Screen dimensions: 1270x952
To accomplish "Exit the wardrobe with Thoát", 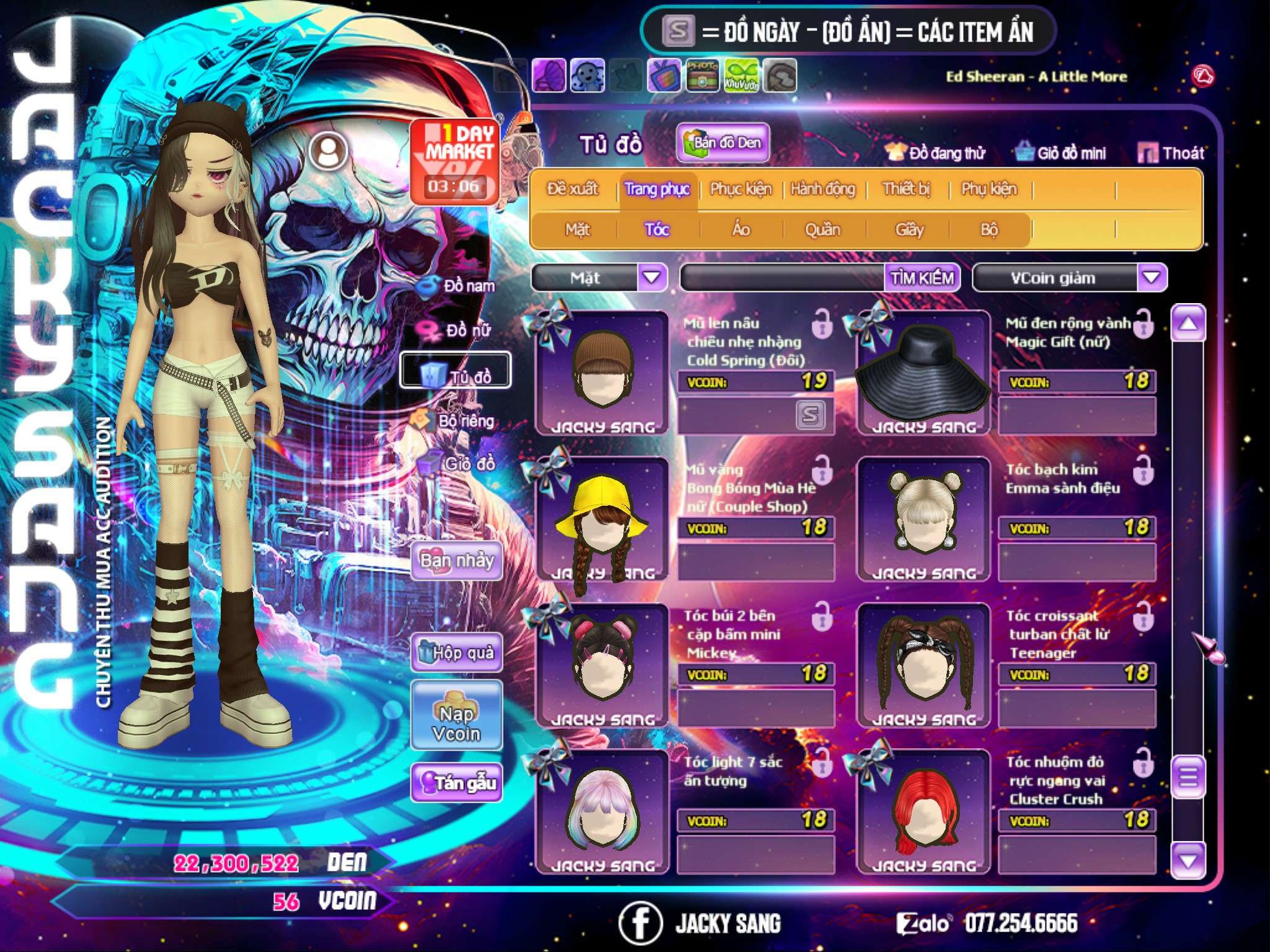I will (x=1171, y=152).
